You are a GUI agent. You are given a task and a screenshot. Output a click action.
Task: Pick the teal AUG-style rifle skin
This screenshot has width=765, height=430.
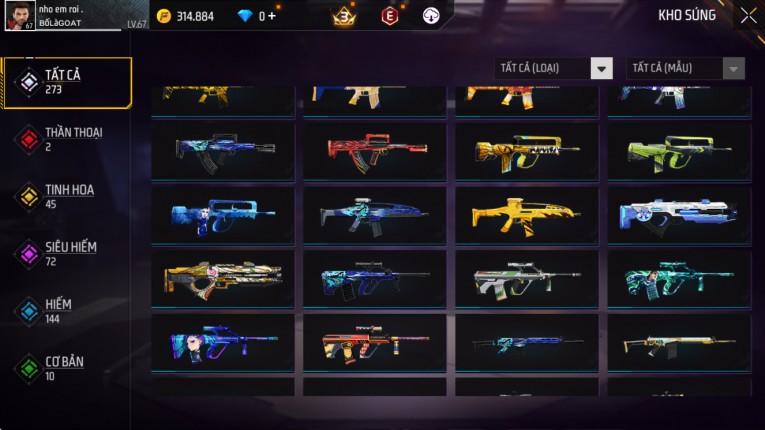point(679,278)
